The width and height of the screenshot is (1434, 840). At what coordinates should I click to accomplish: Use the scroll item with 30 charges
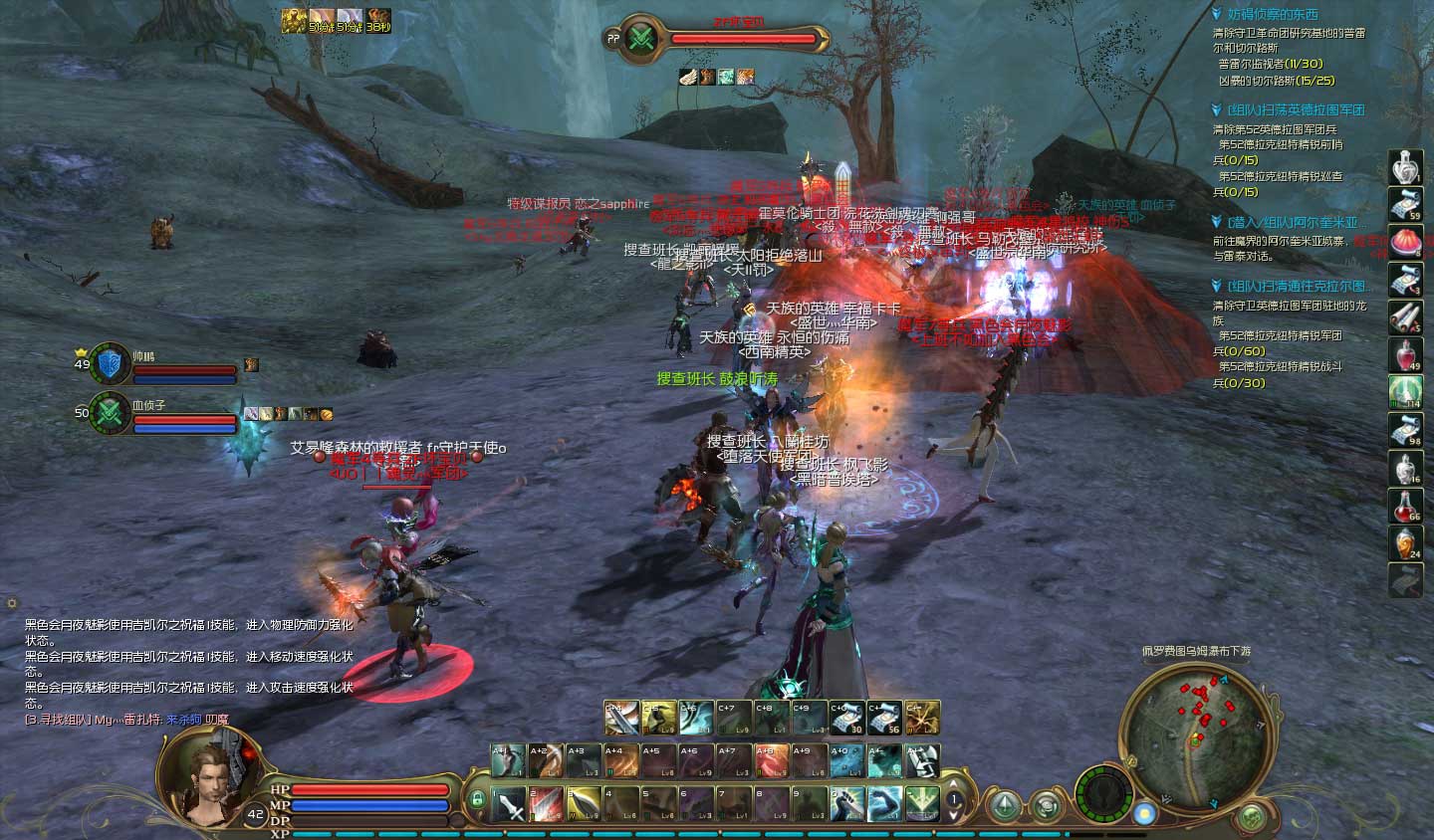click(846, 718)
